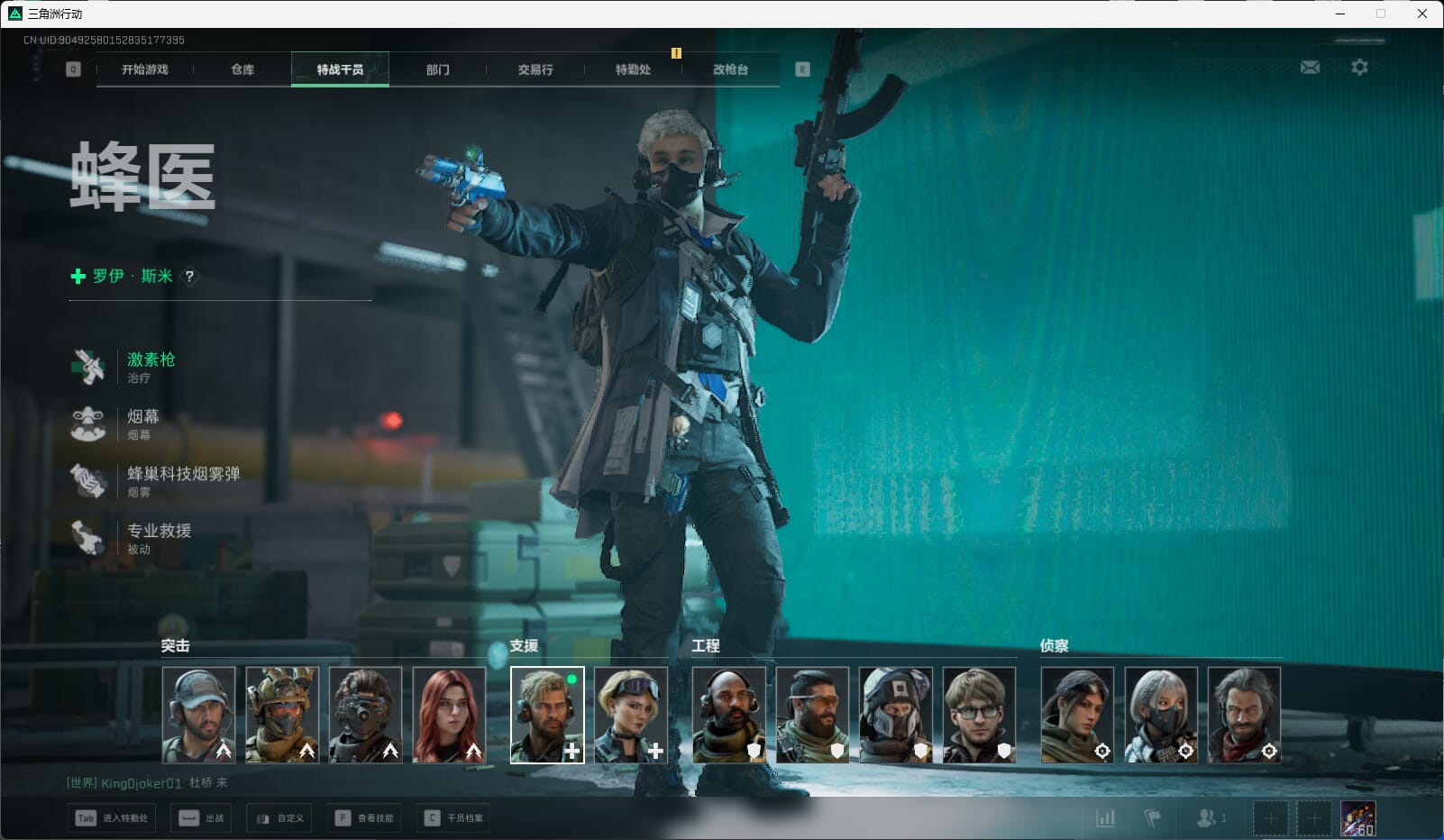This screenshot has width=1444, height=840.
Task: Select the 特勤处 tab
Action: coord(633,69)
